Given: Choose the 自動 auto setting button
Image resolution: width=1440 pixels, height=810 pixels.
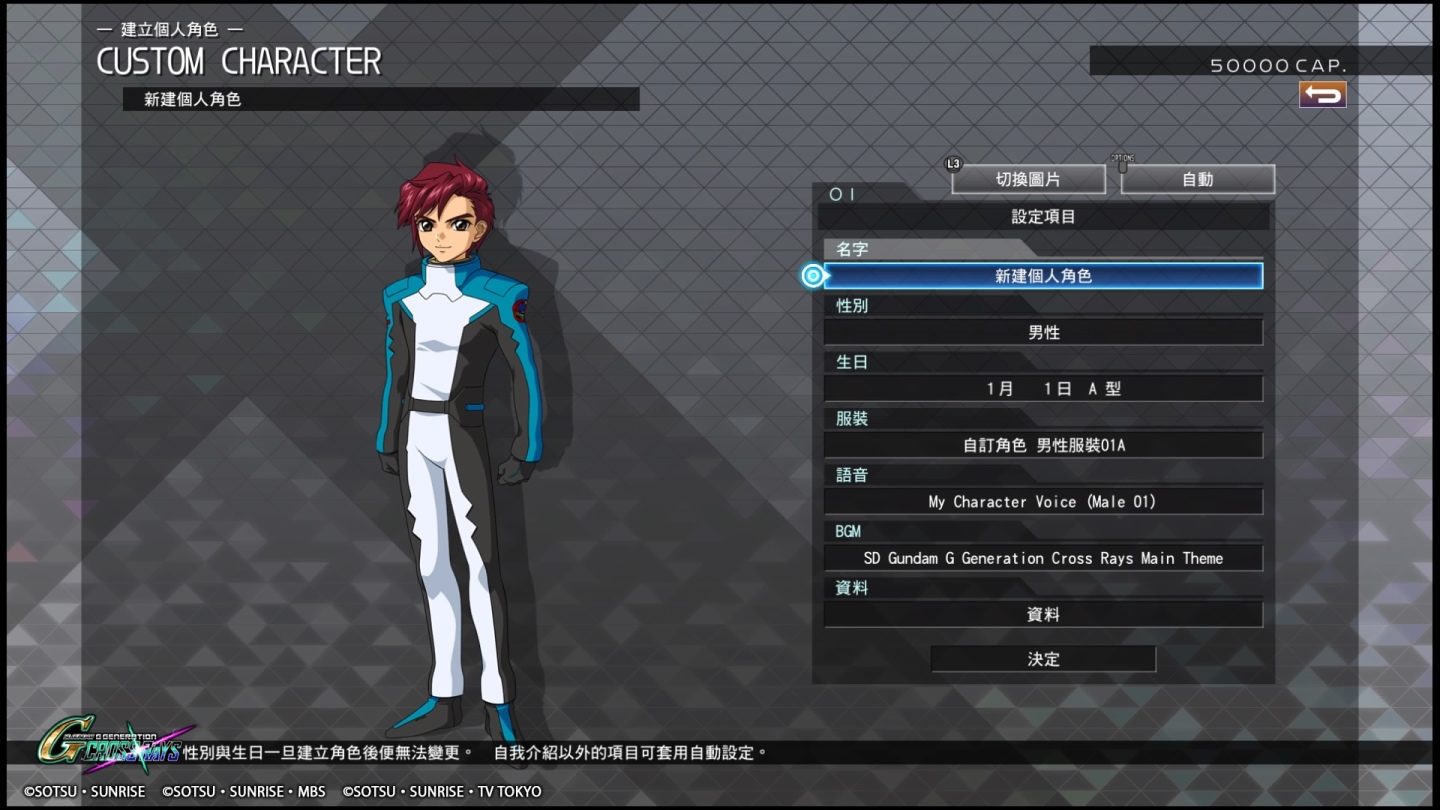Looking at the screenshot, I should click(1197, 180).
